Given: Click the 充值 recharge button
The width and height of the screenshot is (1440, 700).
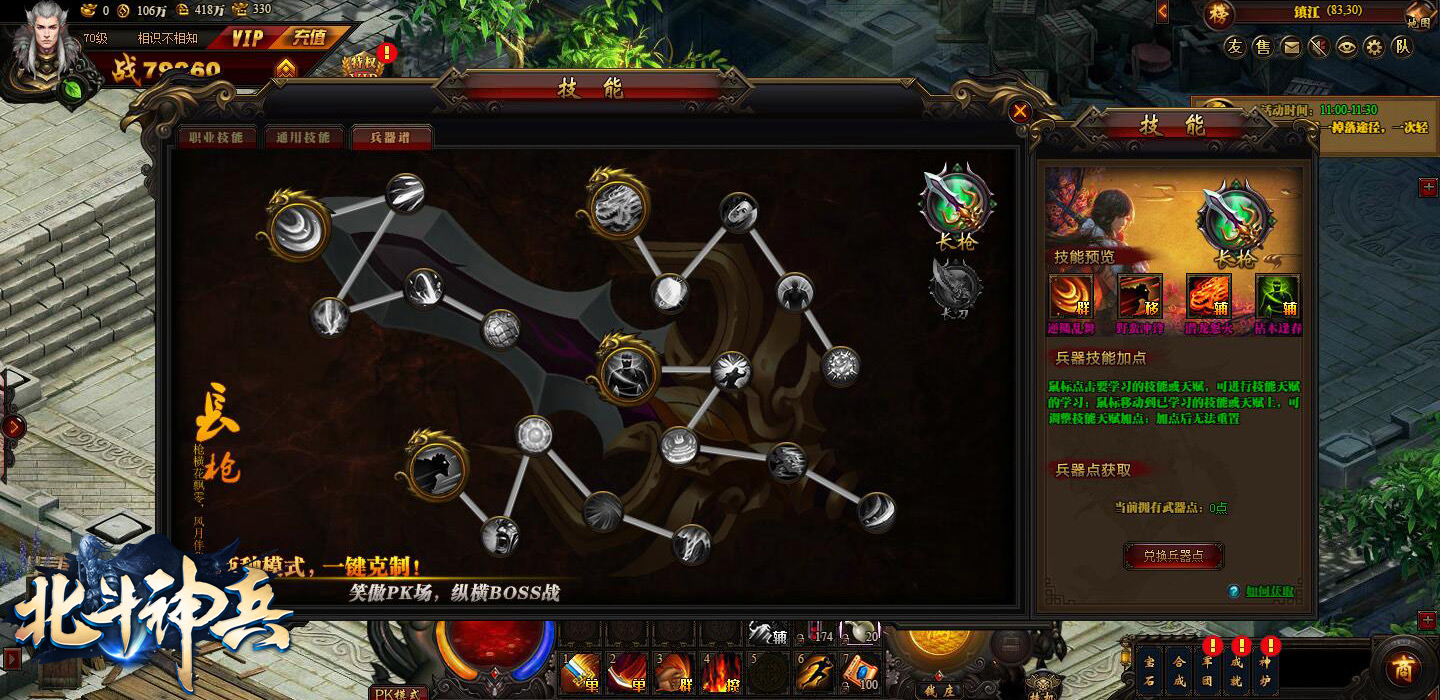Looking at the screenshot, I should [309, 38].
